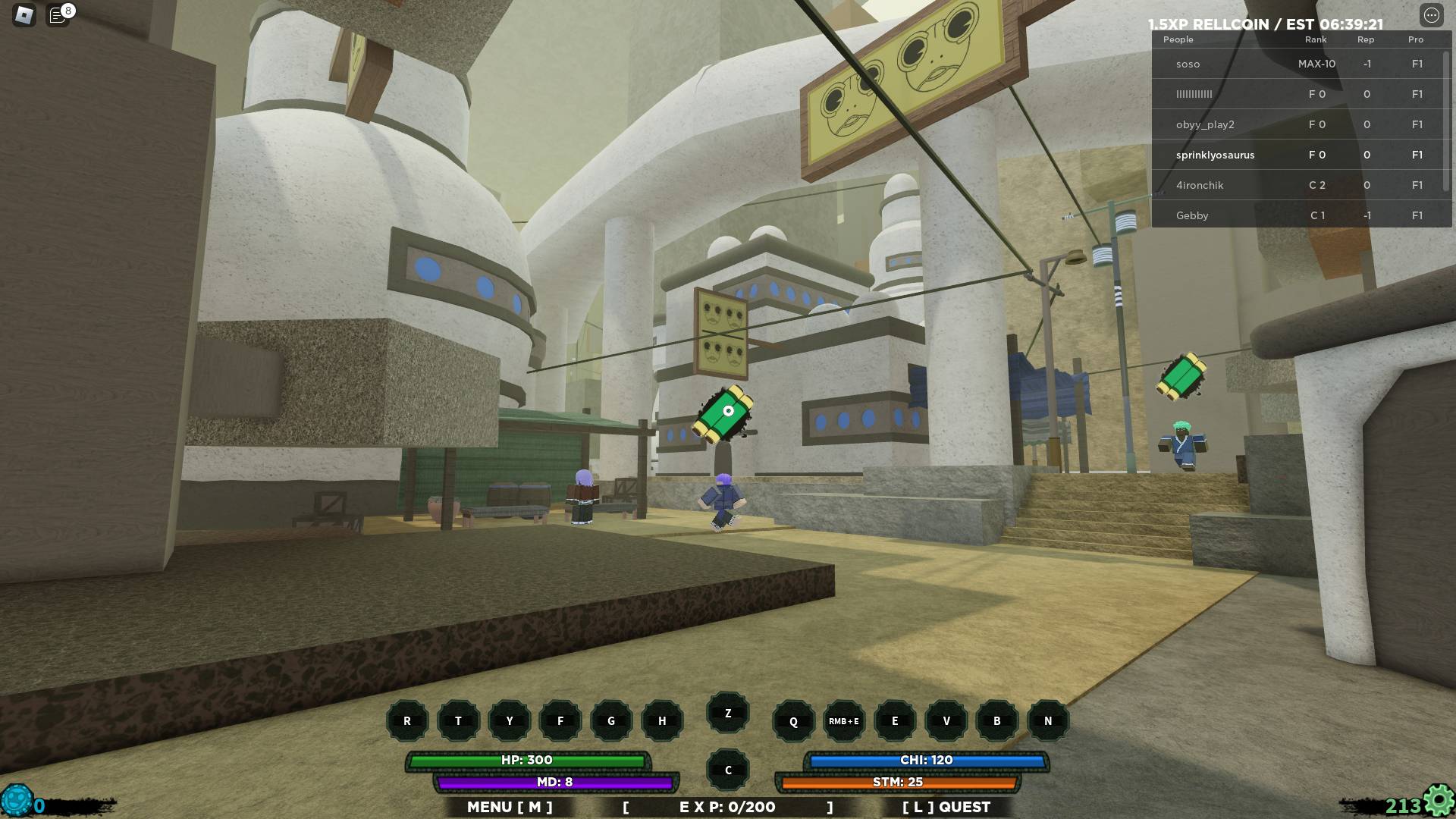Open [ L ] QUEST option
Image resolution: width=1456 pixels, height=819 pixels.
click(x=944, y=807)
